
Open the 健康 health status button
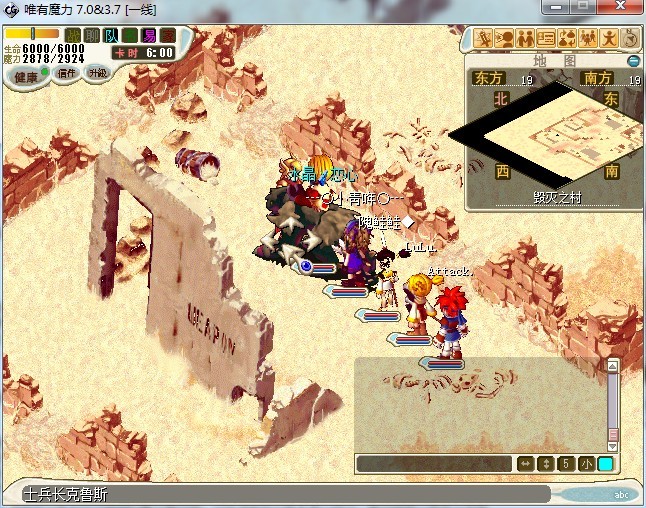pos(26,76)
